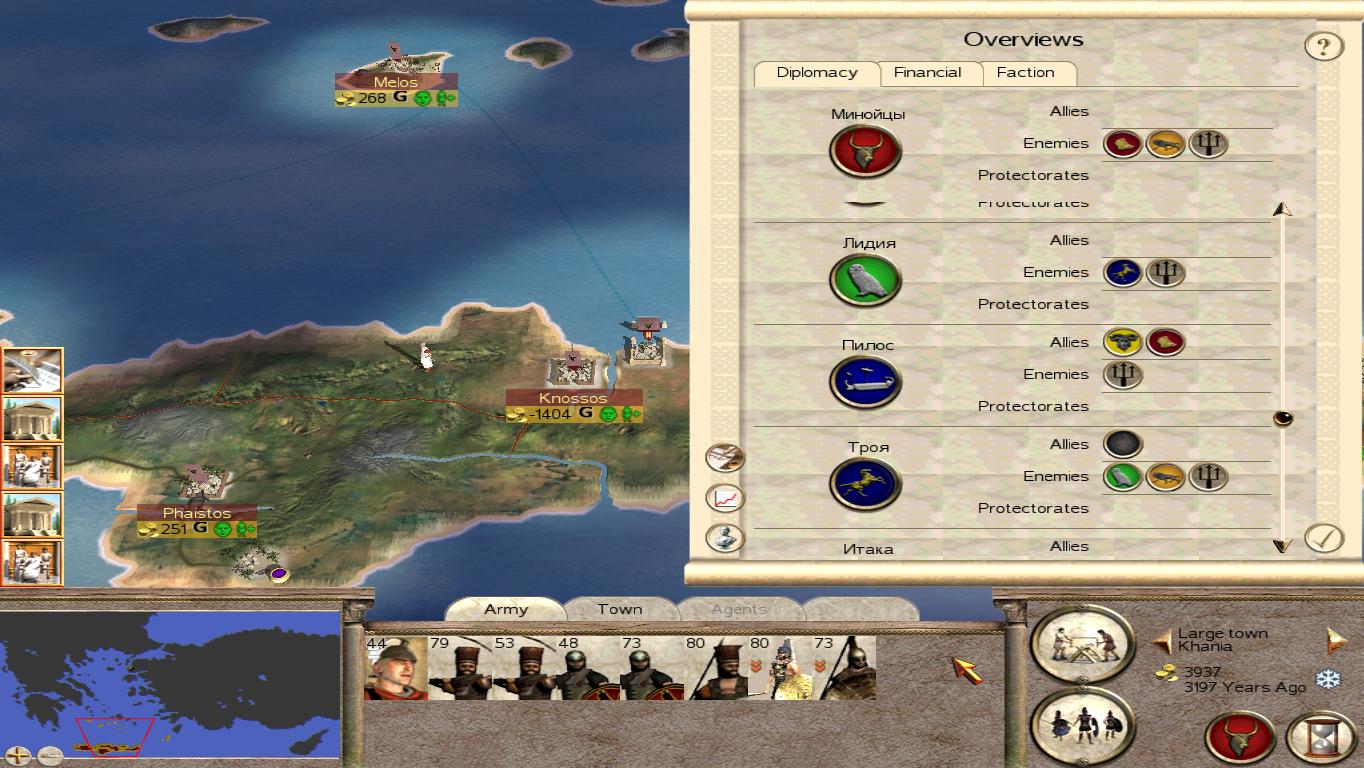Click the Pylos ship faction emblem
The width and height of the screenshot is (1364, 768).
(x=865, y=383)
